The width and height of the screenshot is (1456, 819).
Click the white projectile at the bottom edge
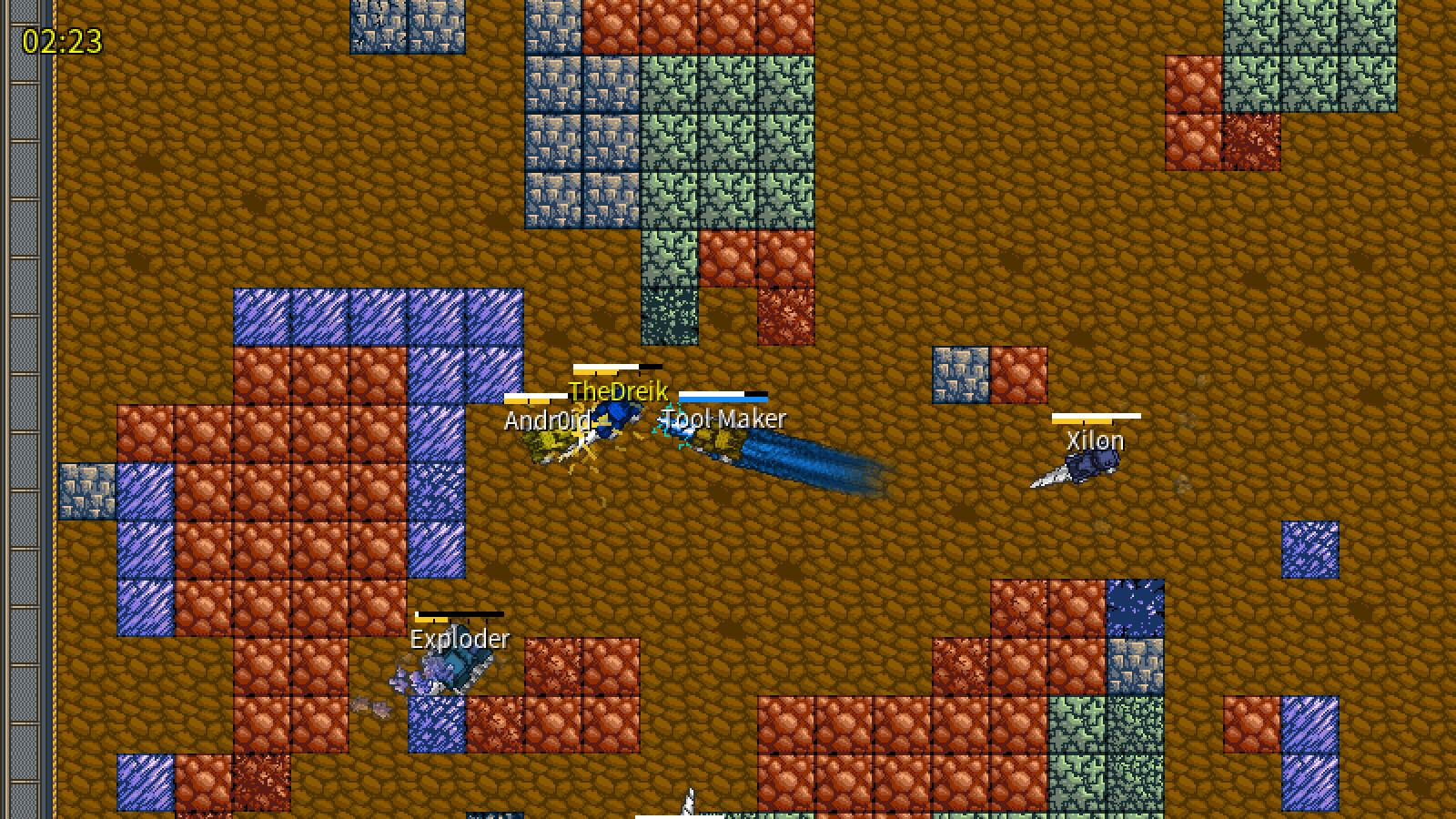tap(687, 805)
